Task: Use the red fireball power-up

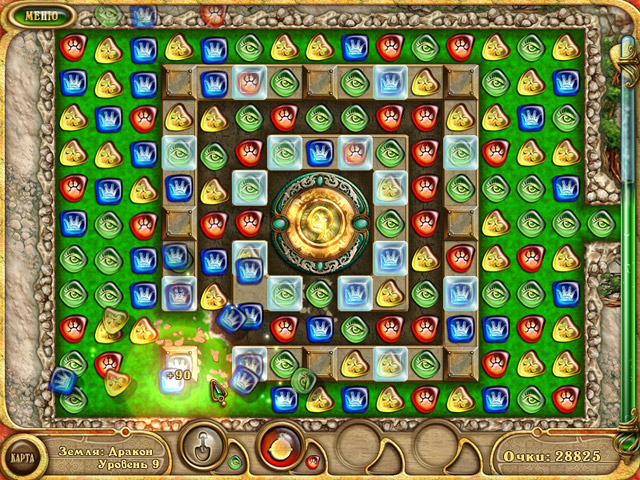Action: [x=281, y=445]
